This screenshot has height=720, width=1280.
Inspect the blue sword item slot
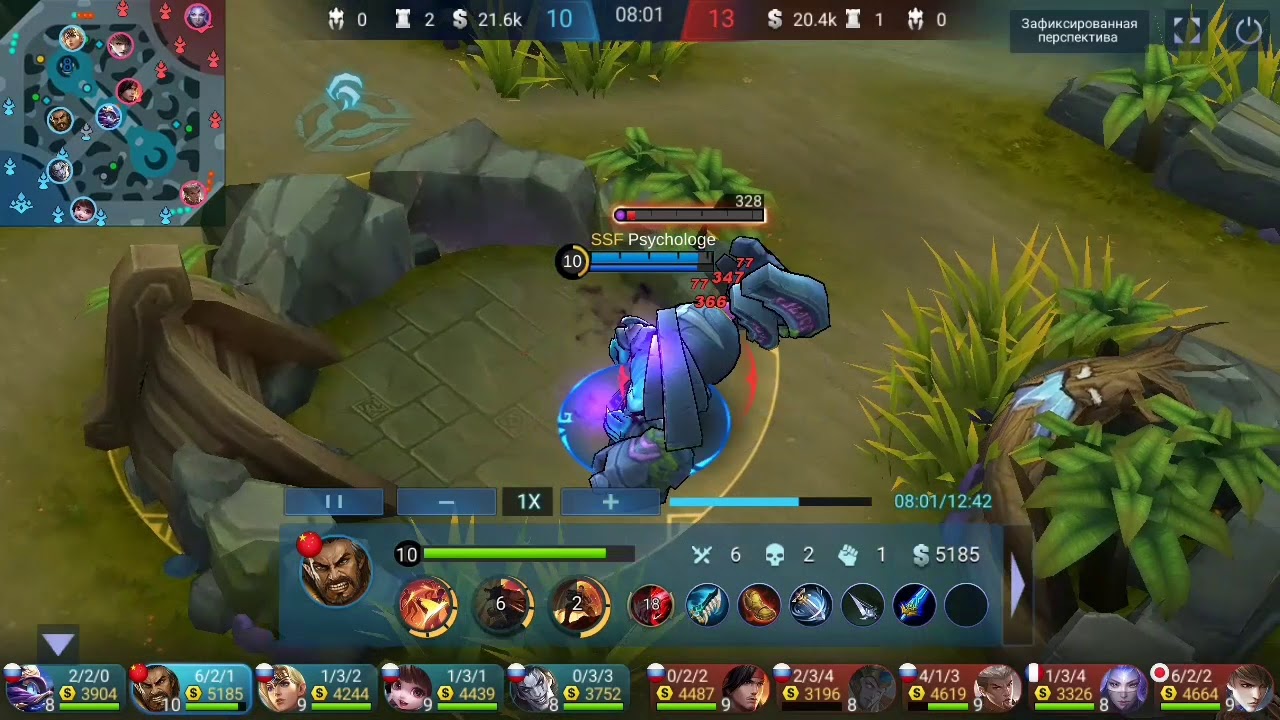(914, 606)
